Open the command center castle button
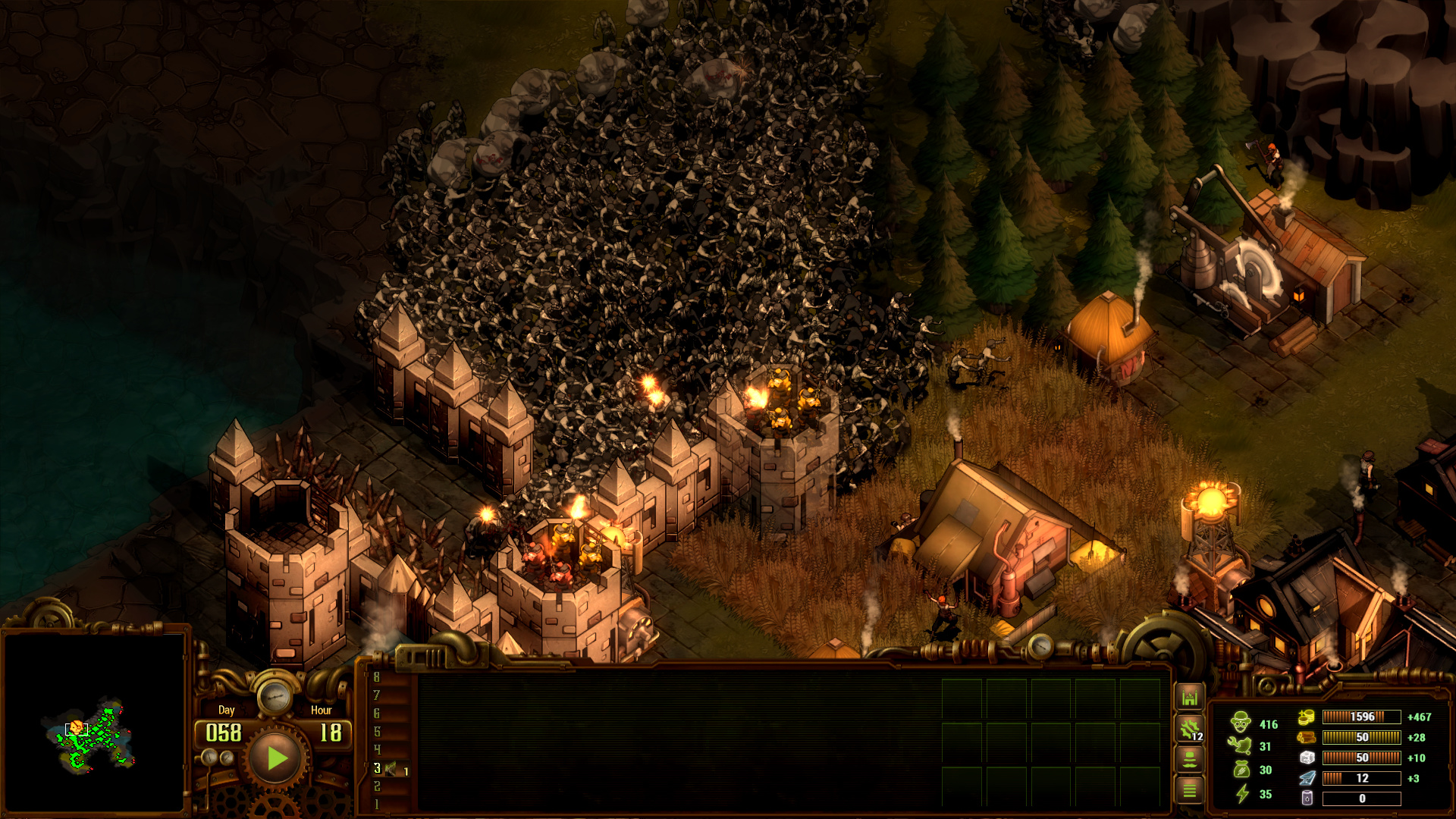 click(x=1189, y=698)
